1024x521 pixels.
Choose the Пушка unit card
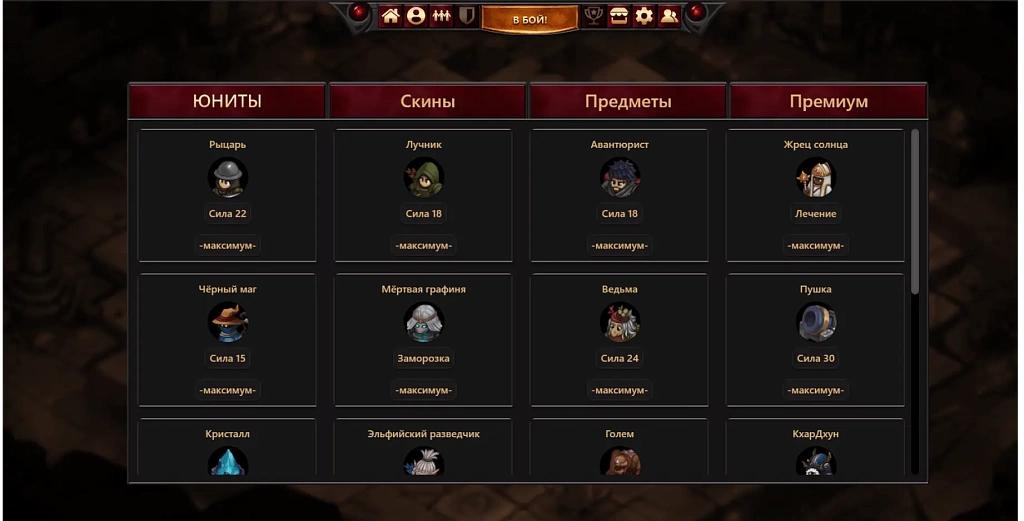tap(816, 340)
